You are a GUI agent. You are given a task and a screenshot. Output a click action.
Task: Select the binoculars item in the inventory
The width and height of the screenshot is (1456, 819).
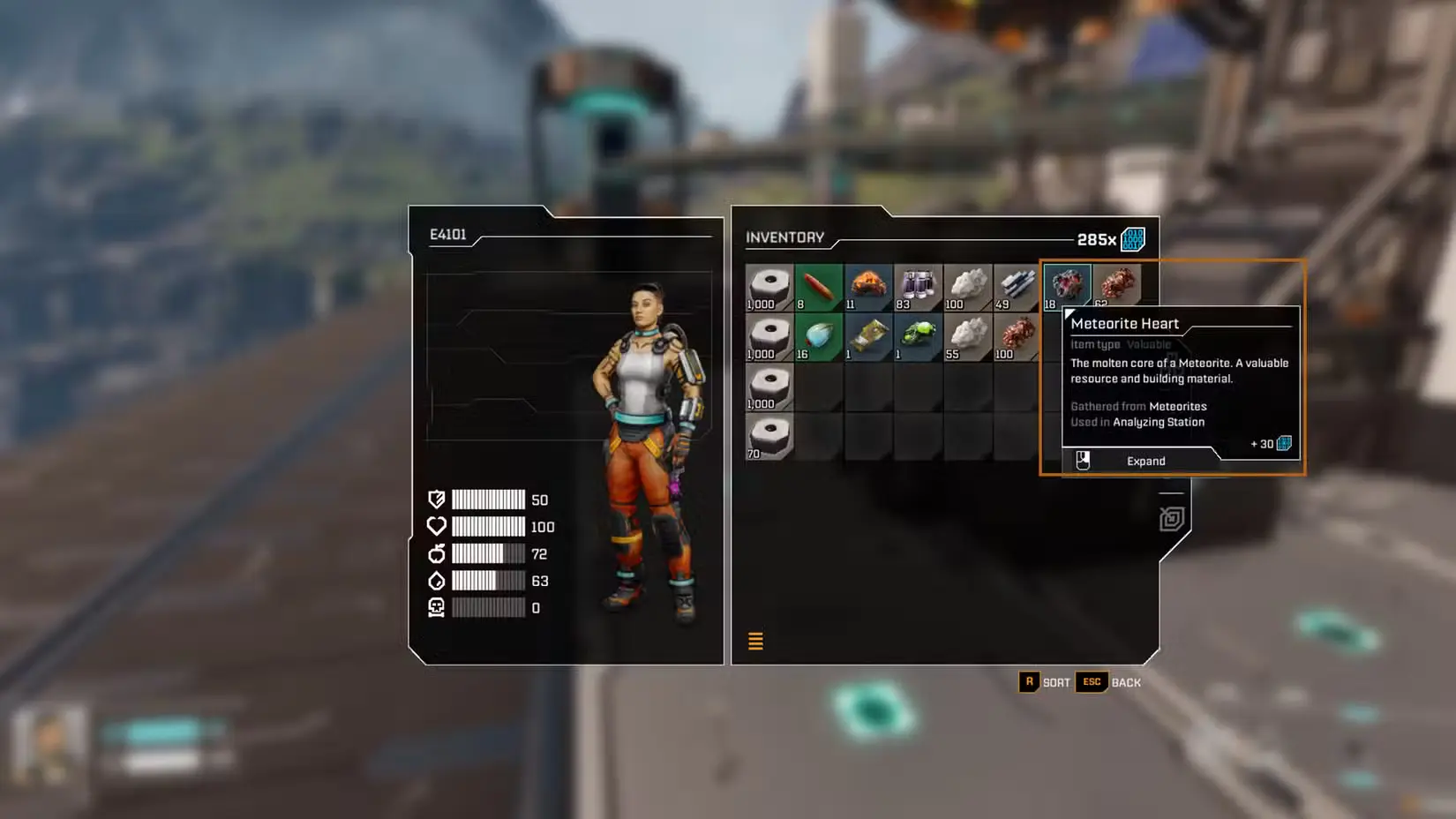918,284
